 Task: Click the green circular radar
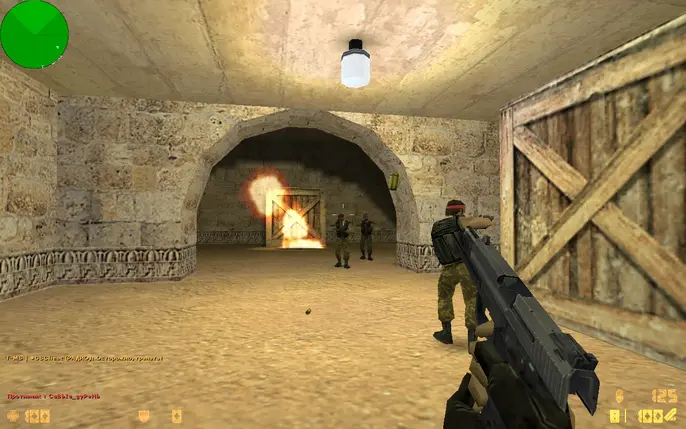[x=34, y=34]
